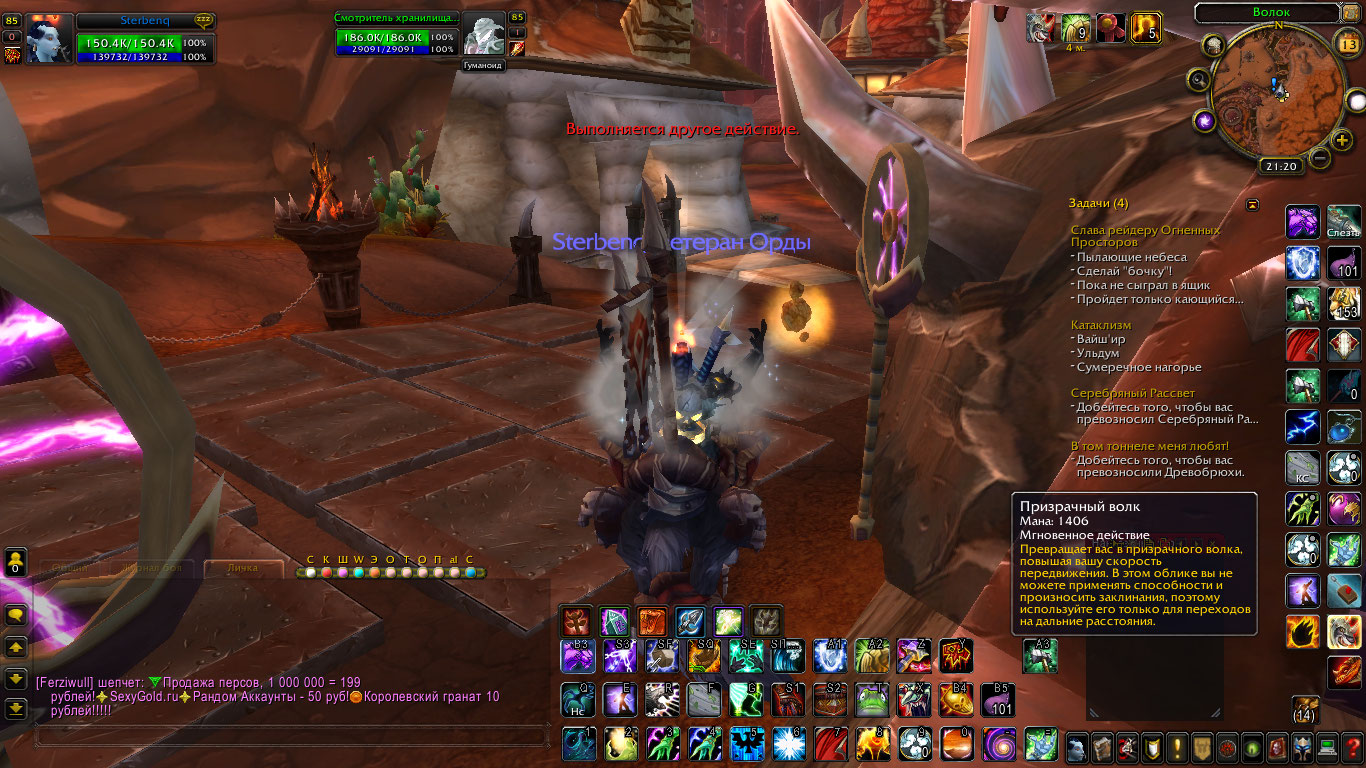Open the computer-shaped game menu button
This screenshot has width=1366, height=768.
point(1326,746)
